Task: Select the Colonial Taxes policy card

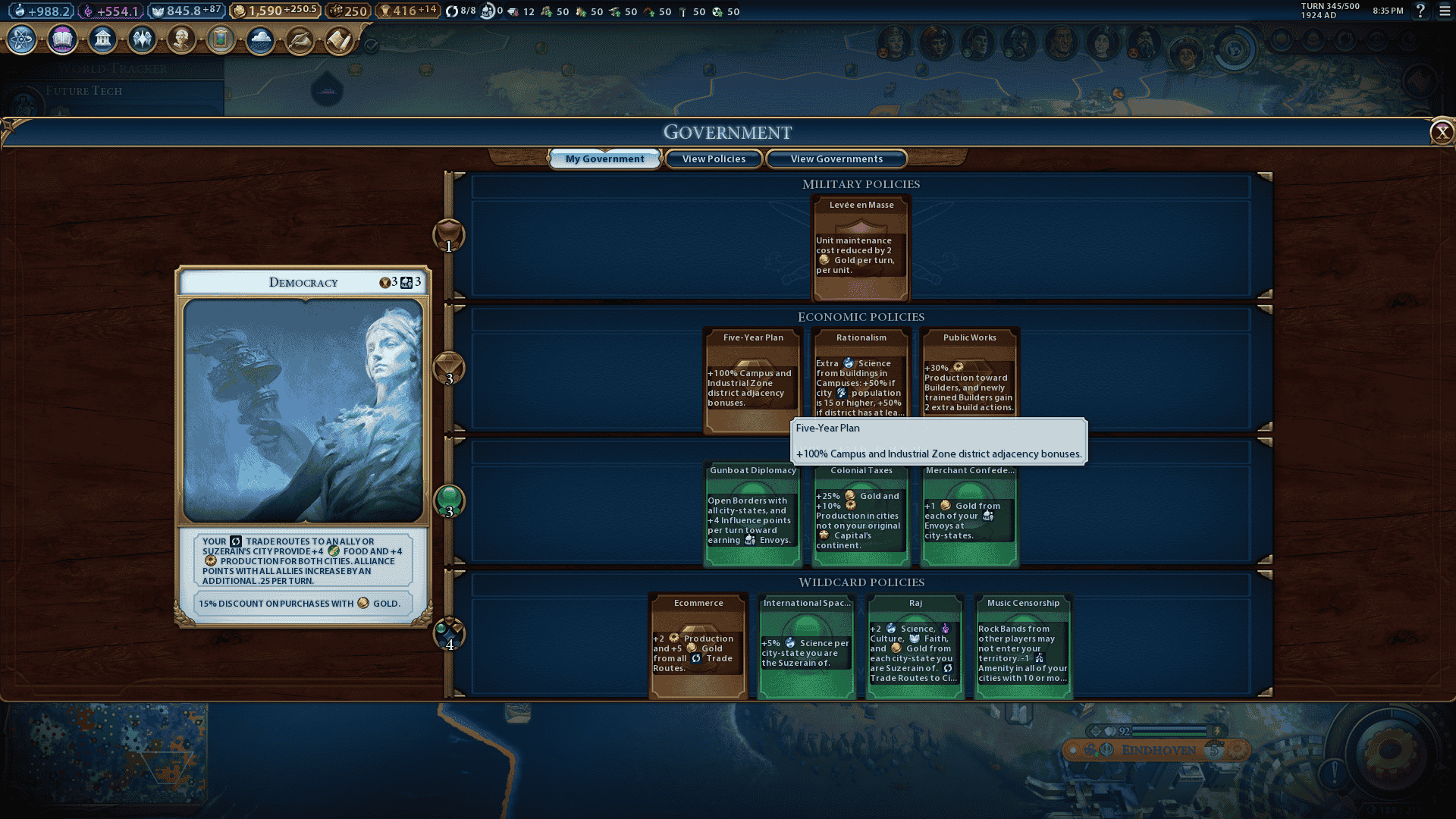Action: click(x=861, y=513)
